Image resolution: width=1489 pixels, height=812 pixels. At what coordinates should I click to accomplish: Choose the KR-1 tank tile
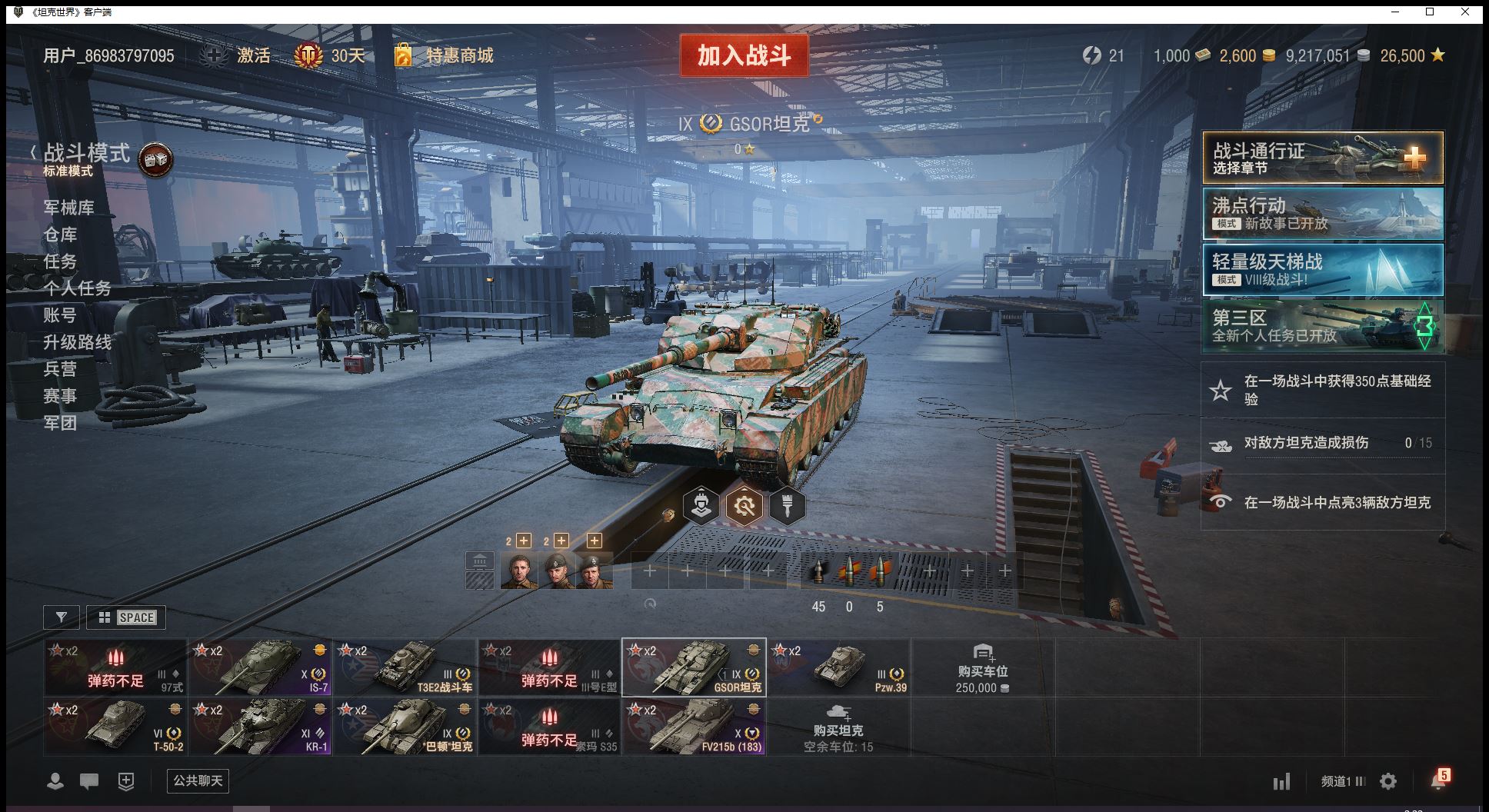pos(261,727)
